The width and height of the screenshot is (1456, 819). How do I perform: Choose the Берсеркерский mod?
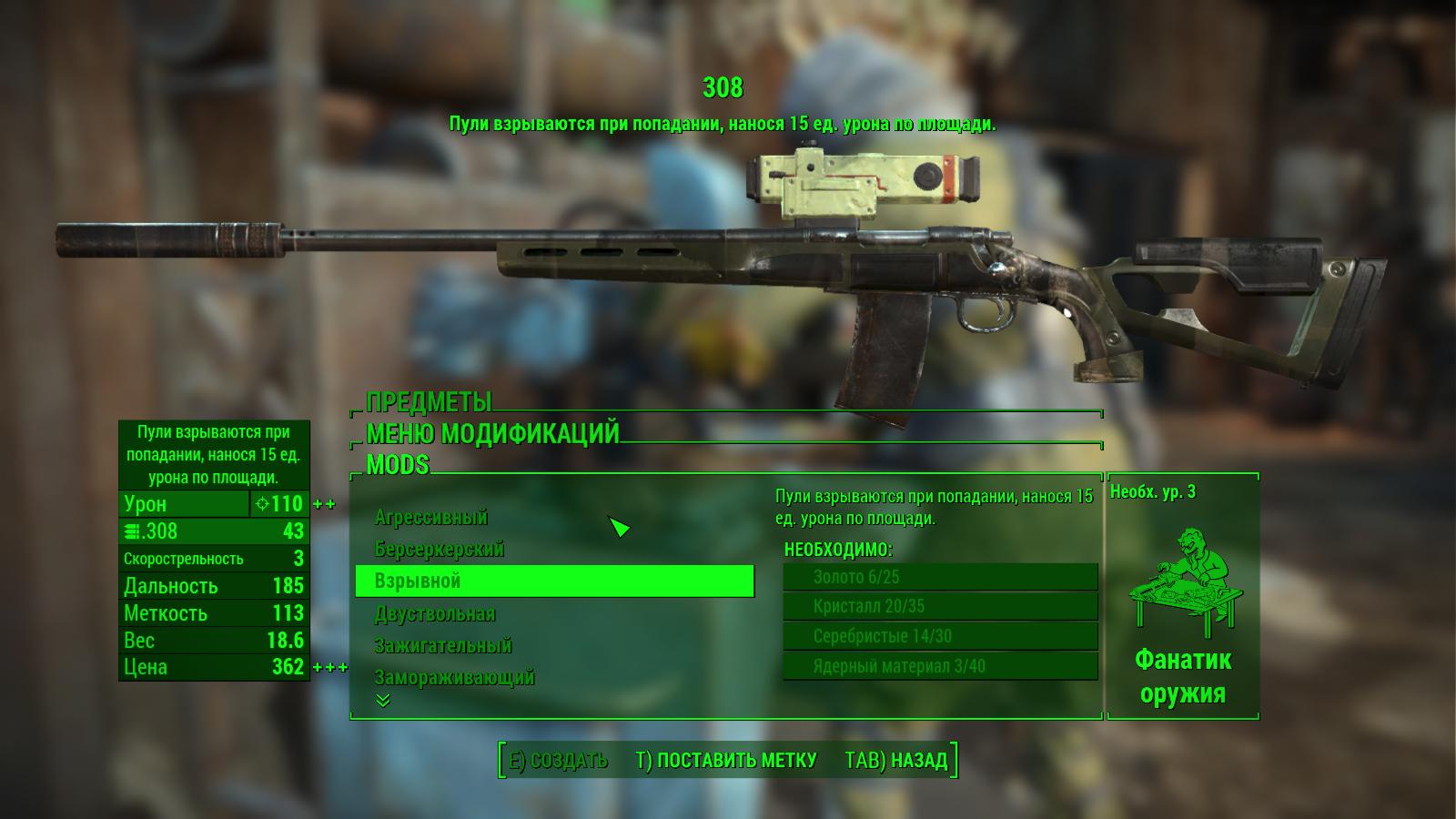(440, 550)
